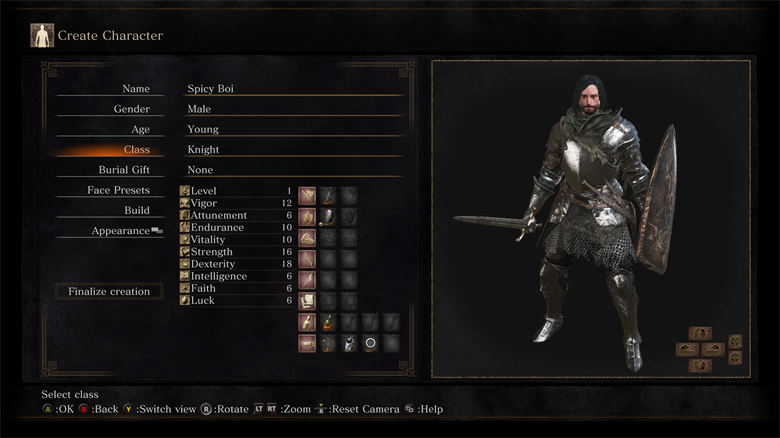The image size is (780, 438).
Task: Select the Luck stat row
Action: tap(235, 300)
